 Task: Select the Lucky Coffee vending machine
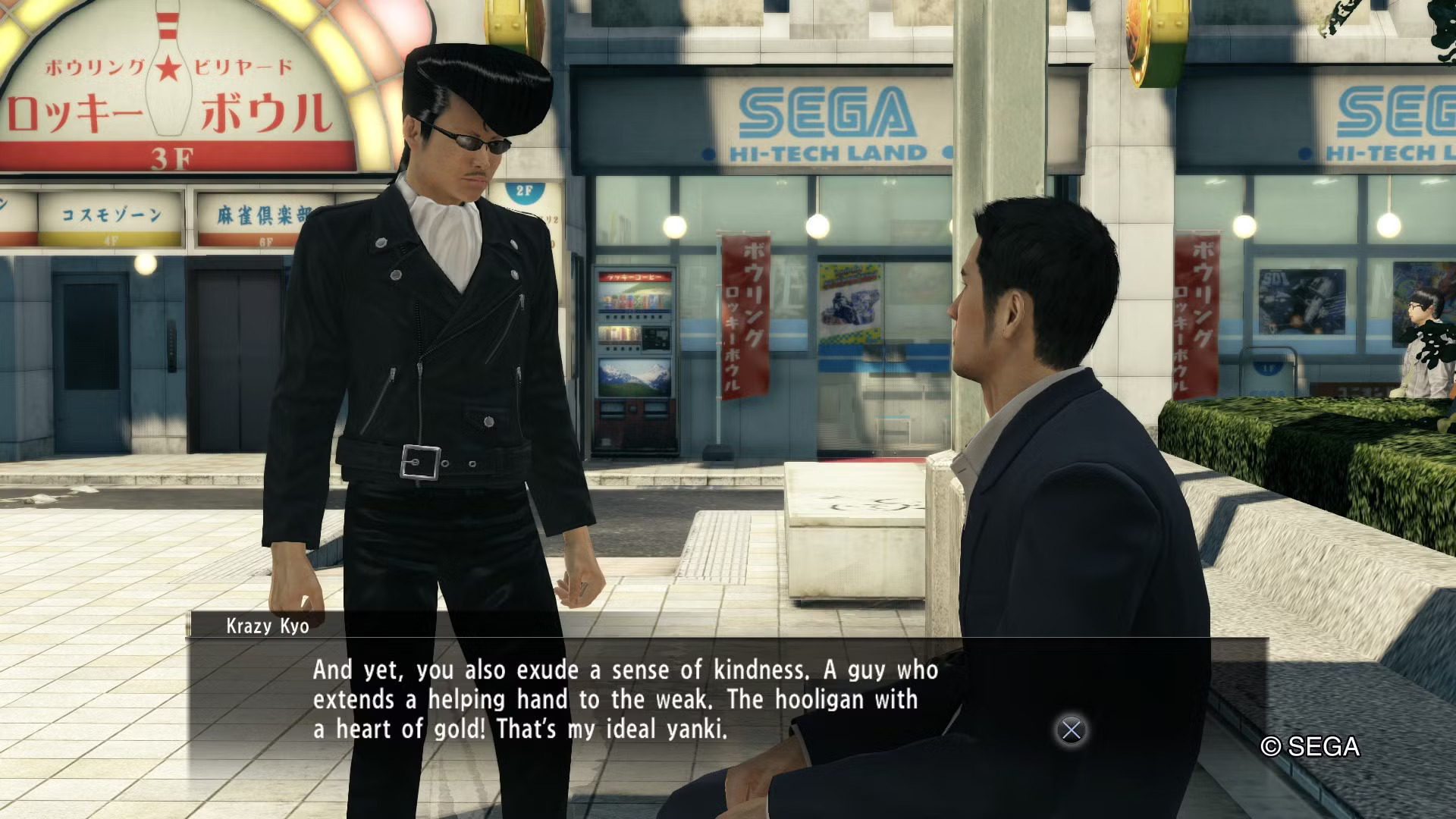(x=637, y=349)
